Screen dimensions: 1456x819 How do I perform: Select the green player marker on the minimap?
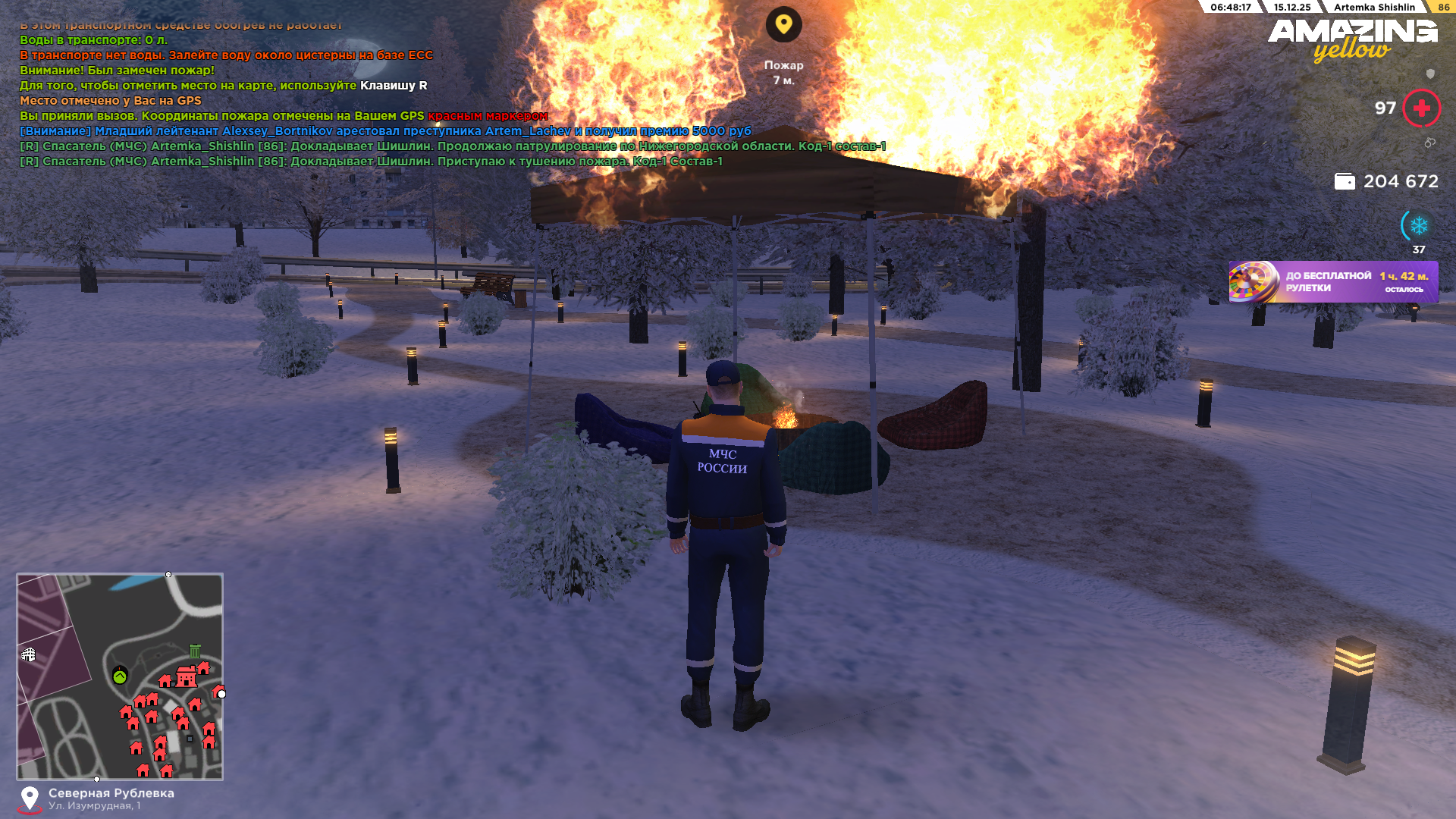120,676
